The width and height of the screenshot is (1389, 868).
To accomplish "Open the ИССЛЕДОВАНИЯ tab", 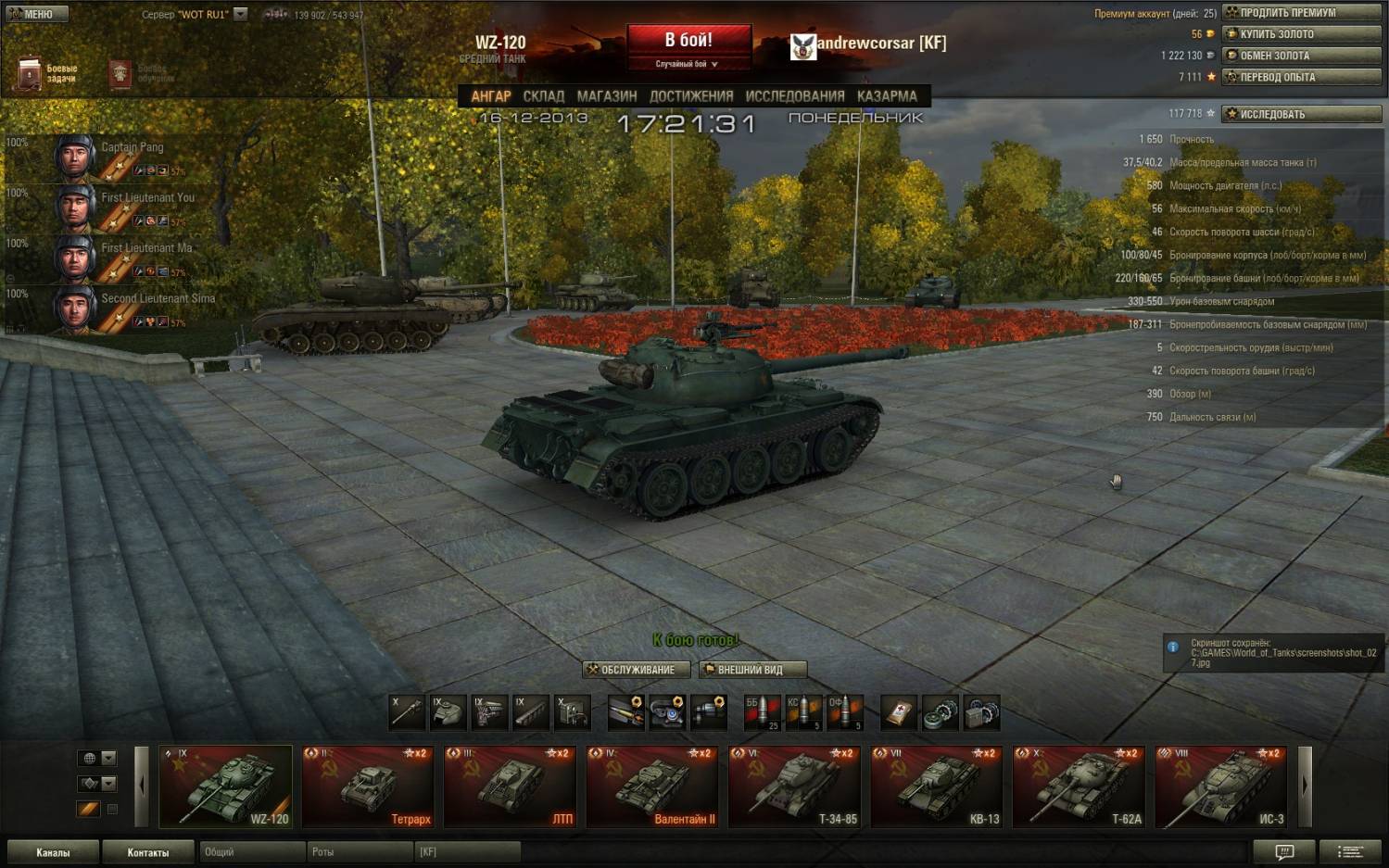I will [795, 96].
